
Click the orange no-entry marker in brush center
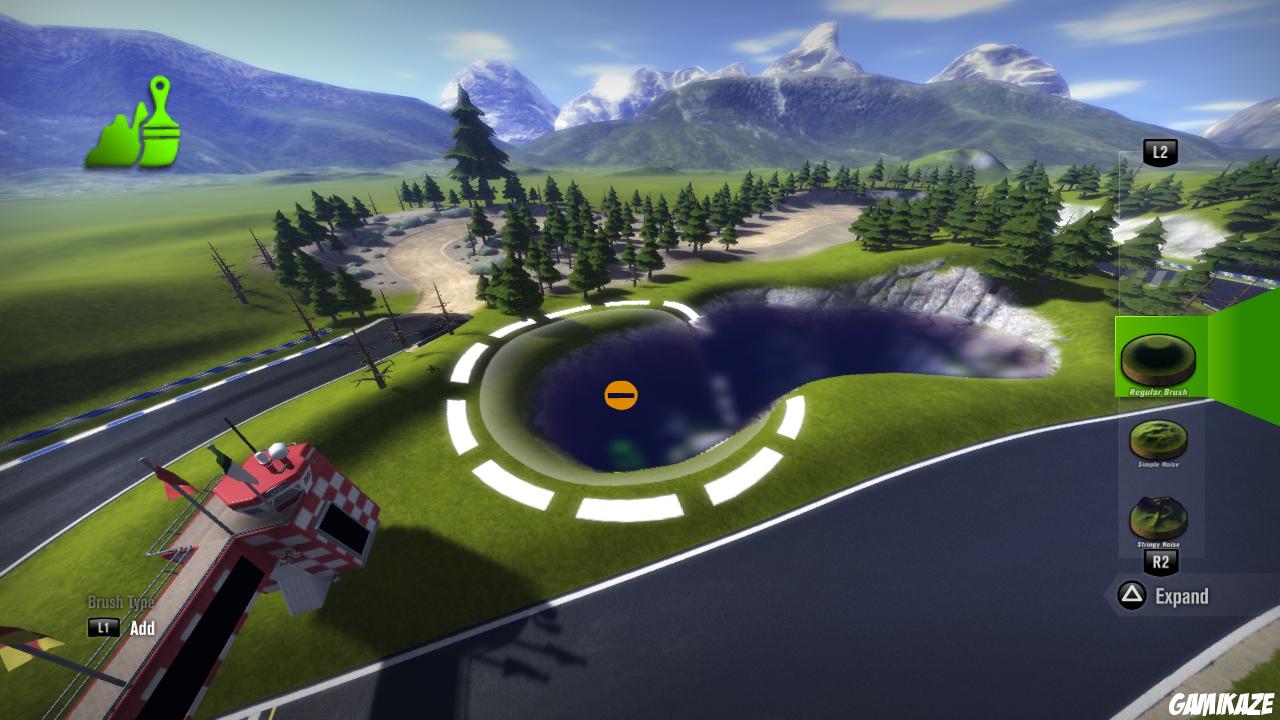tap(621, 394)
